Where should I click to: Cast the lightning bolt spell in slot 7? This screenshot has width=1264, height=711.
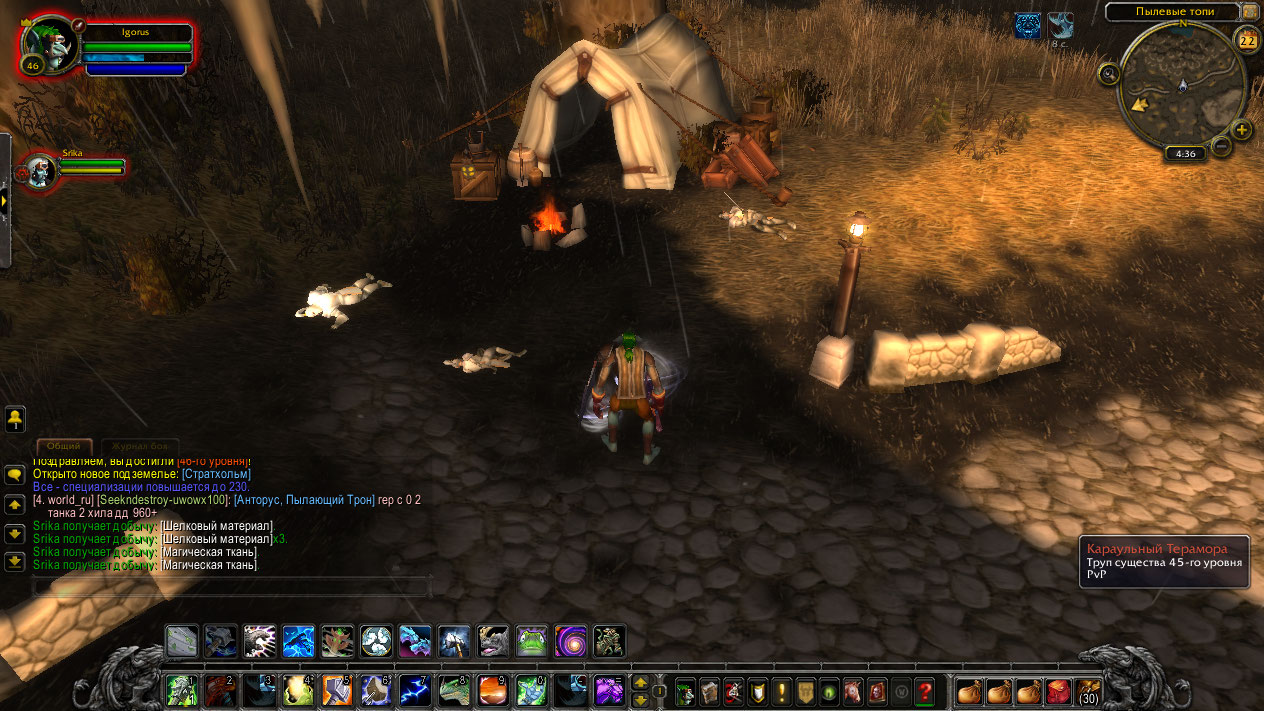coord(415,689)
